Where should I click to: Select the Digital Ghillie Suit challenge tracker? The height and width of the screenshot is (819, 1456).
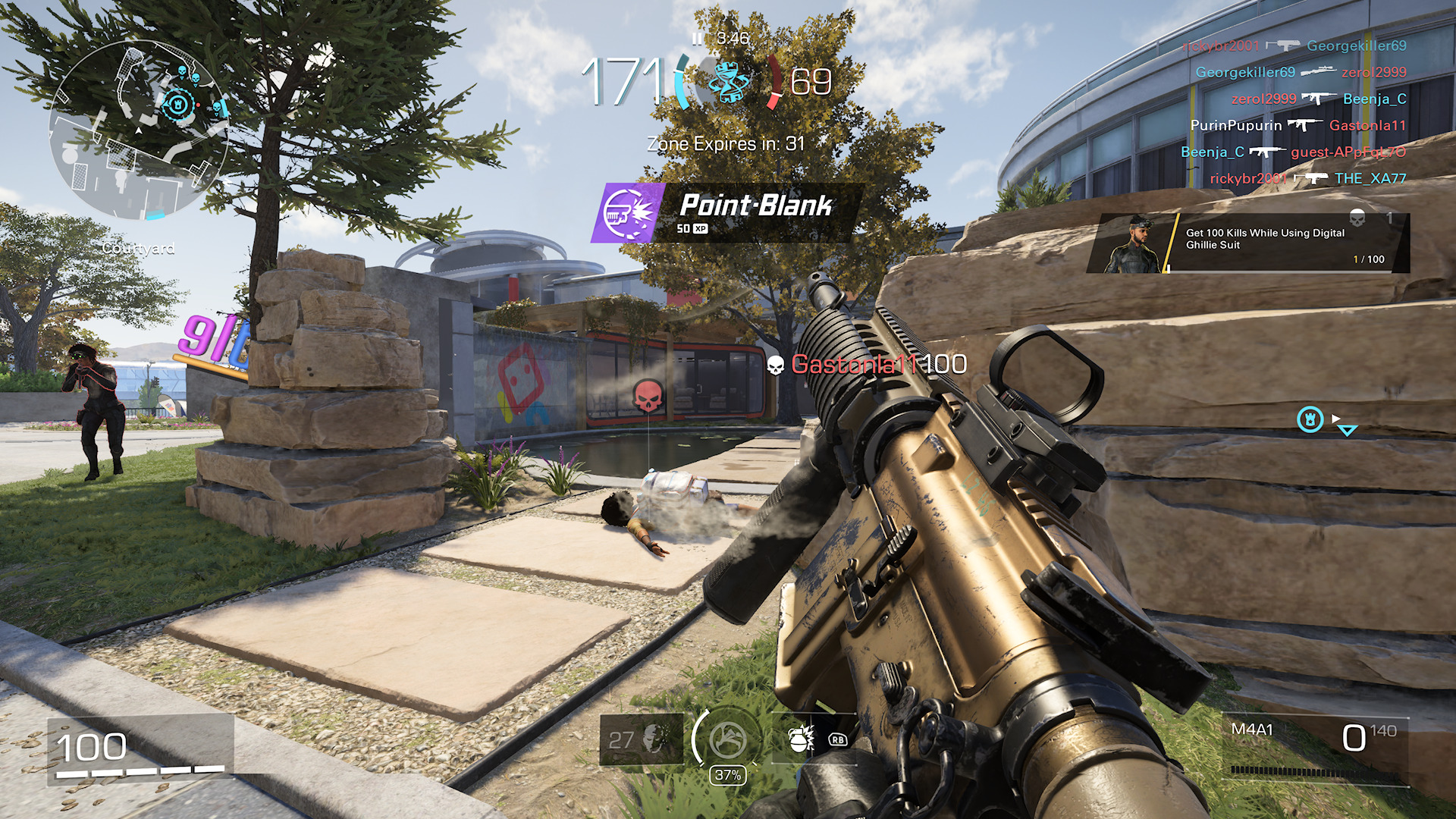pos(1248,243)
